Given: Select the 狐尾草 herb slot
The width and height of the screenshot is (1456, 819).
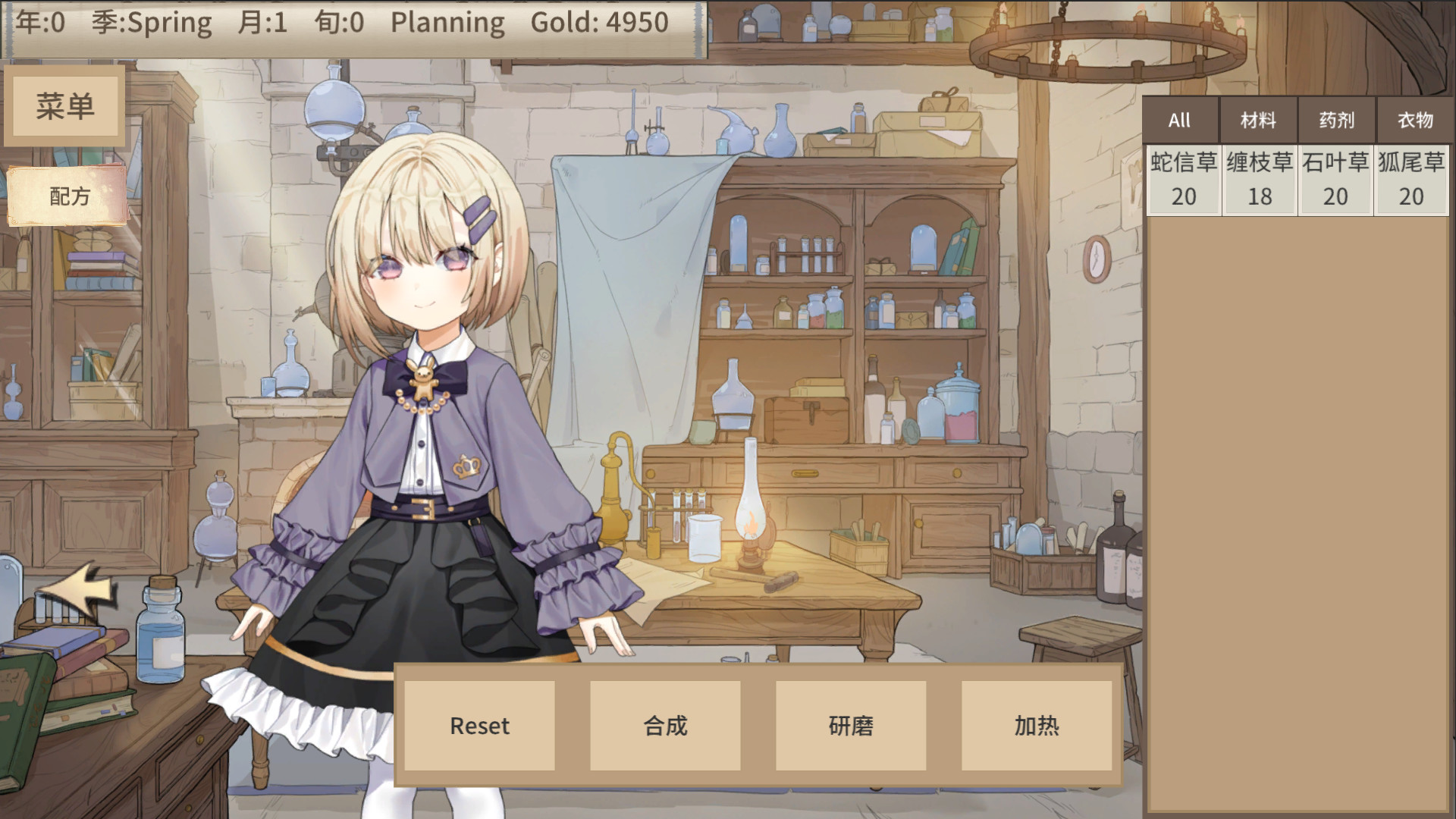Looking at the screenshot, I should click(1410, 179).
